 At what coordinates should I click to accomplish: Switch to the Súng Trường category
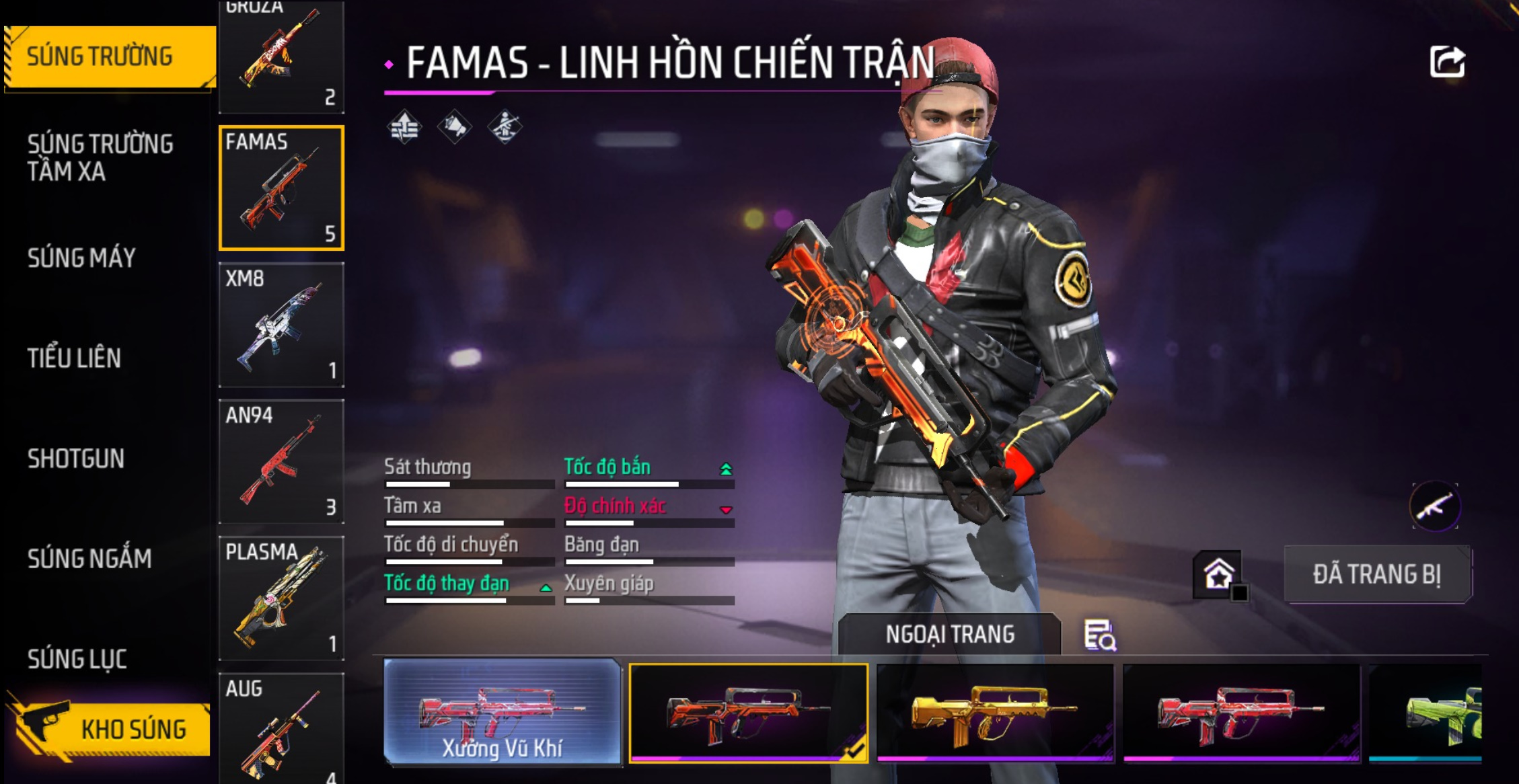pyautogui.click(x=108, y=56)
